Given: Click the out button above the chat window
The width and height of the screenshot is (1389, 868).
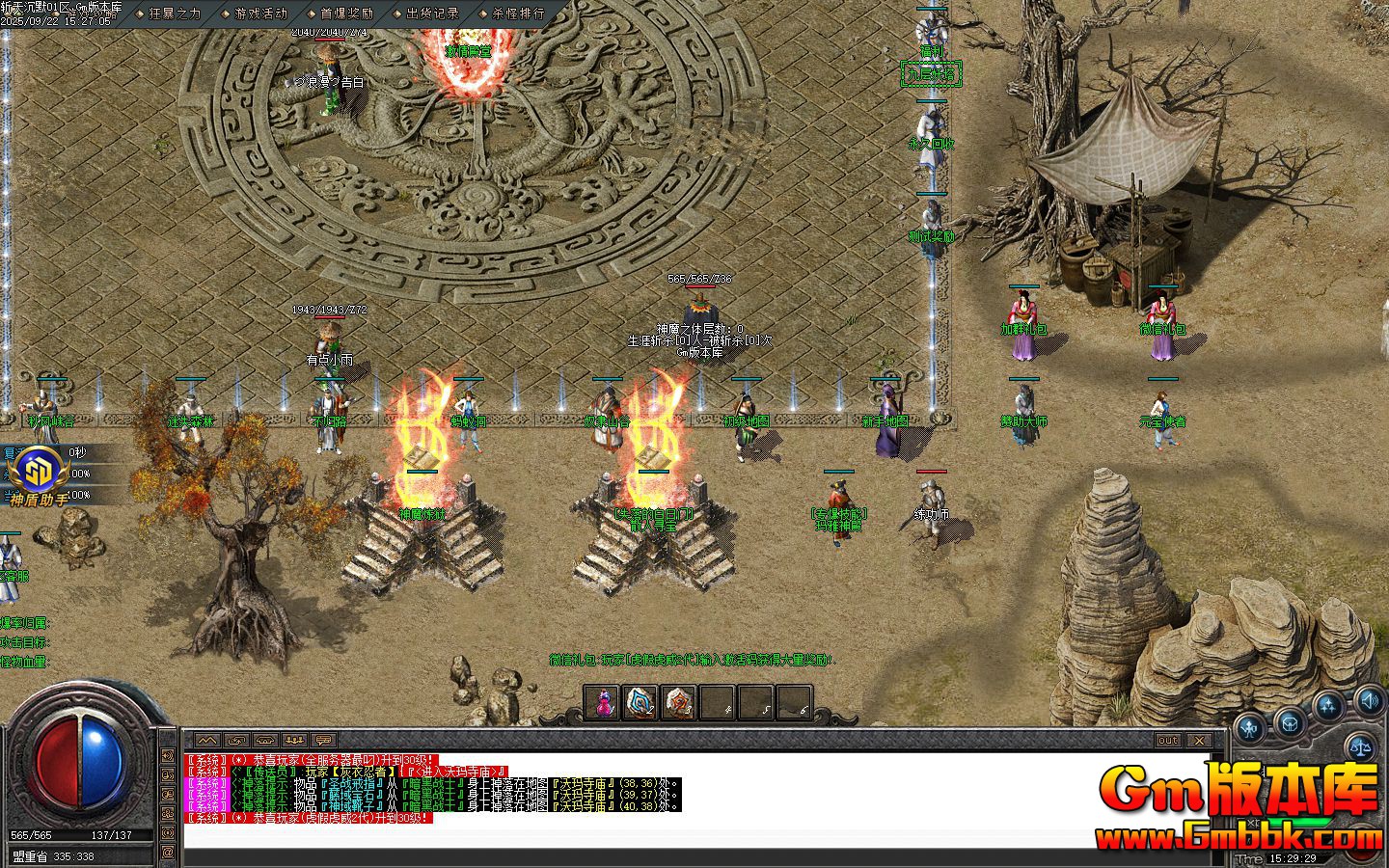Looking at the screenshot, I should (1168, 741).
